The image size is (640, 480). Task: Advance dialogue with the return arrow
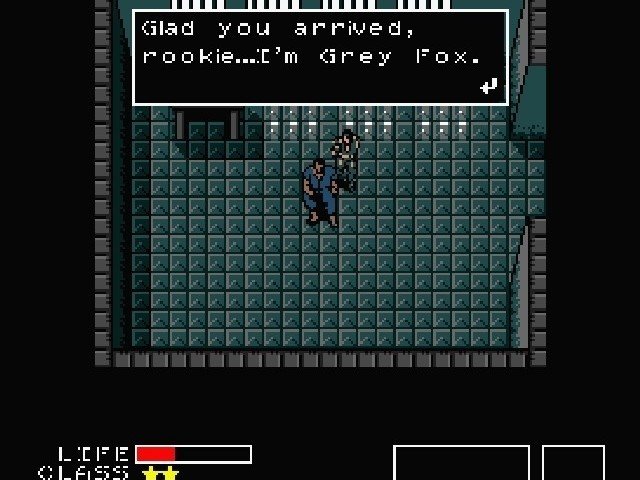488,86
